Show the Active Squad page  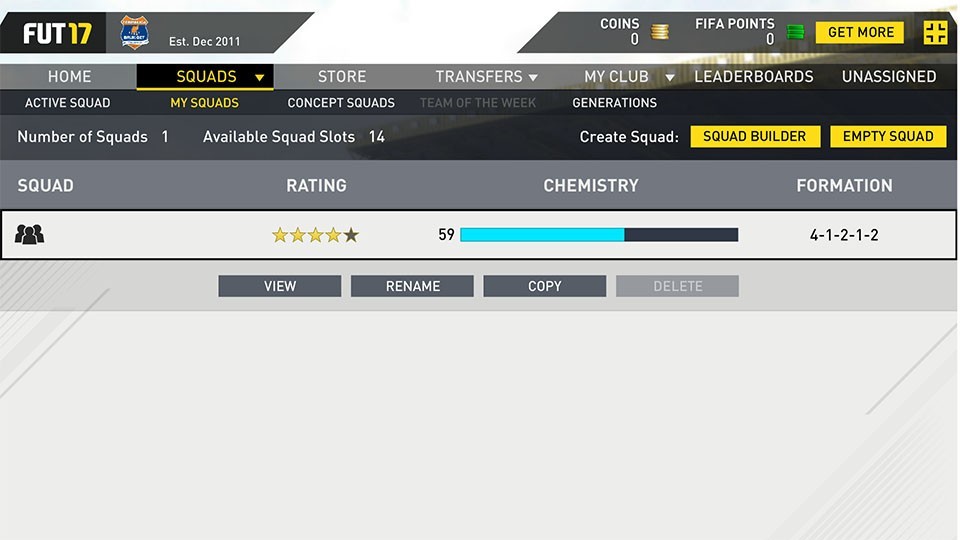click(67, 103)
